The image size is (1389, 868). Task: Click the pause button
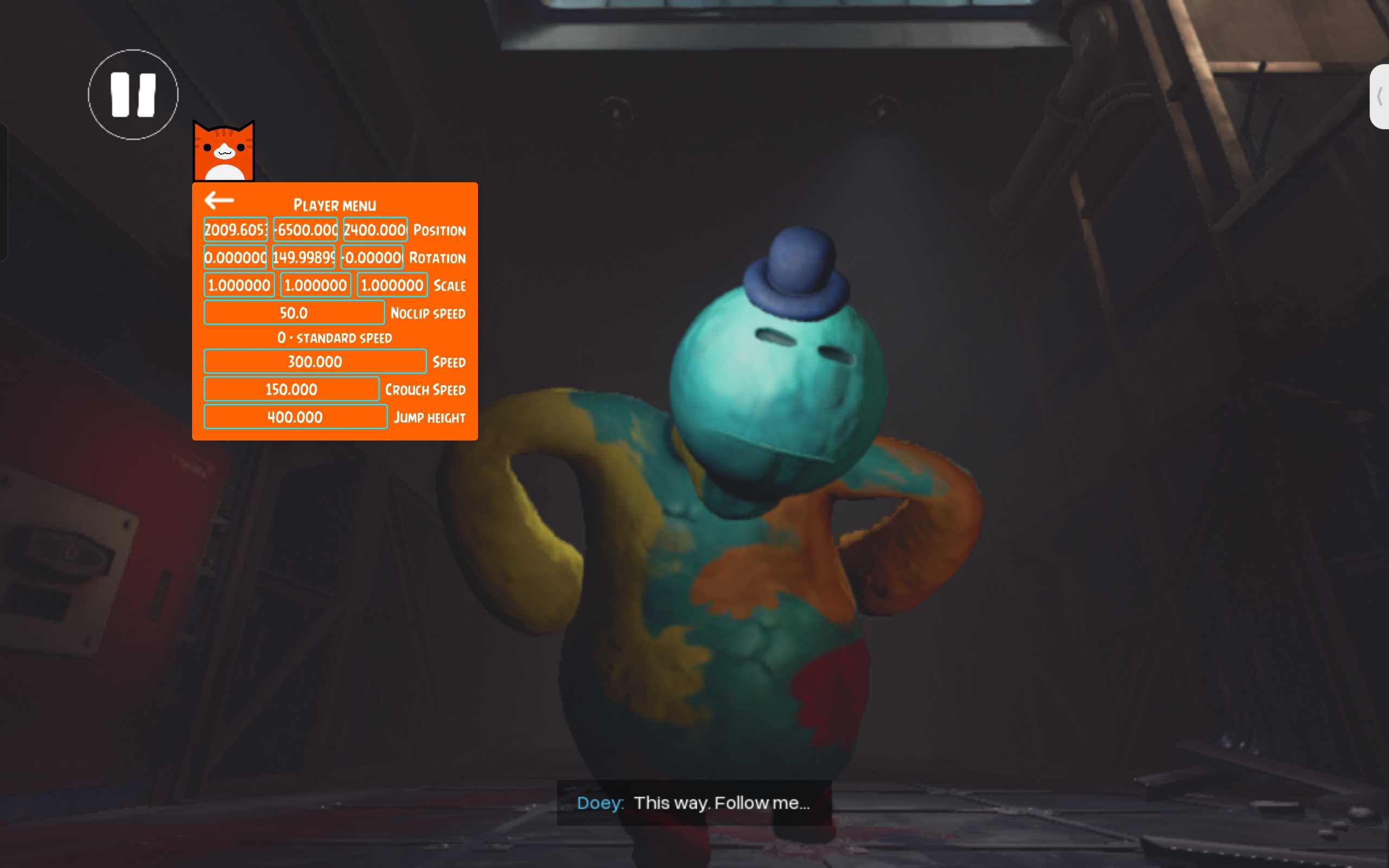(132, 95)
